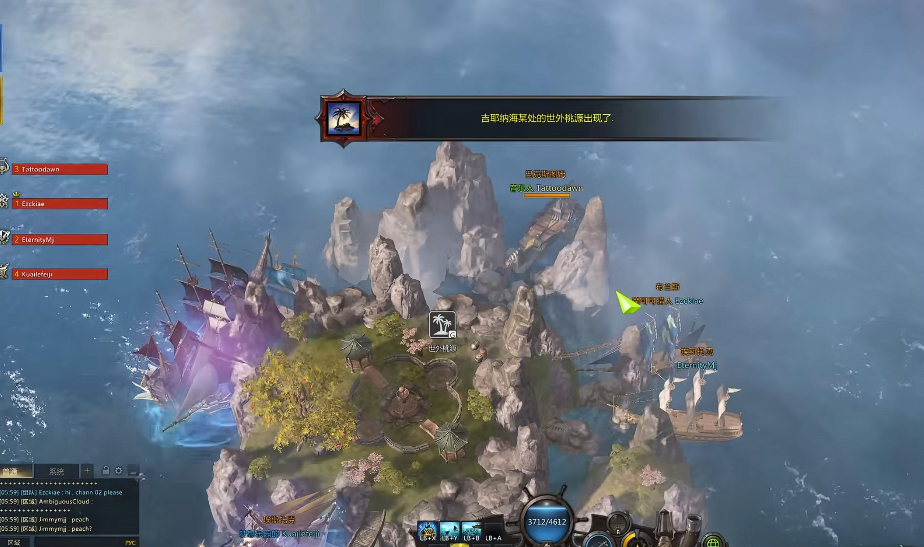Trigger the LB+B ship skill
Image resolution: width=924 pixels, height=547 pixels.
pyautogui.click(x=470, y=530)
